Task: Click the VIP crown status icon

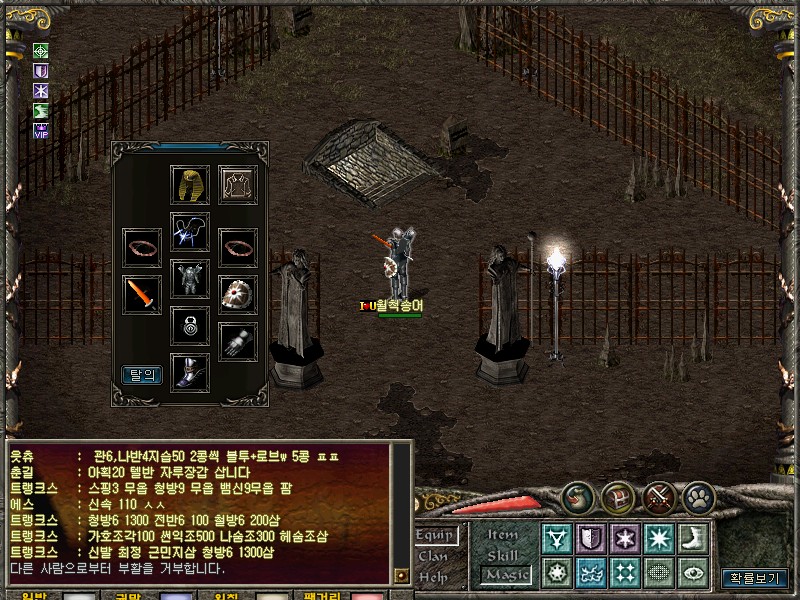Action: (41, 130)
